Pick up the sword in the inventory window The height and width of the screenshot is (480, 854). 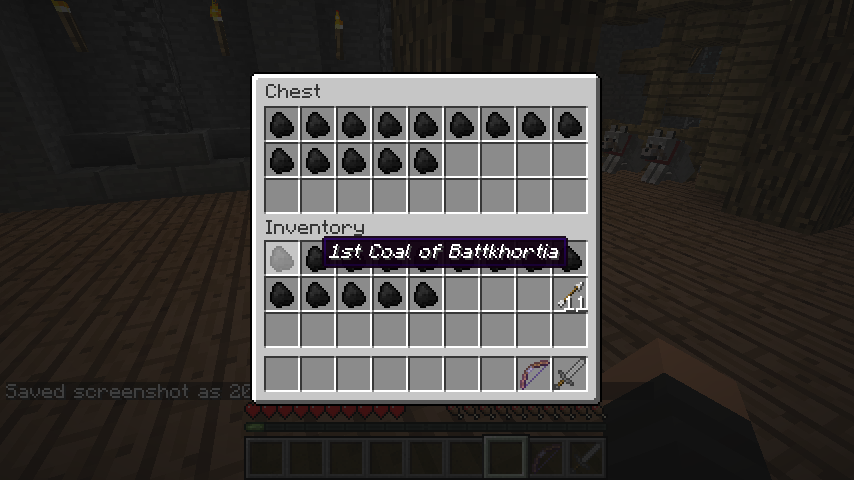tap(569, 374)
